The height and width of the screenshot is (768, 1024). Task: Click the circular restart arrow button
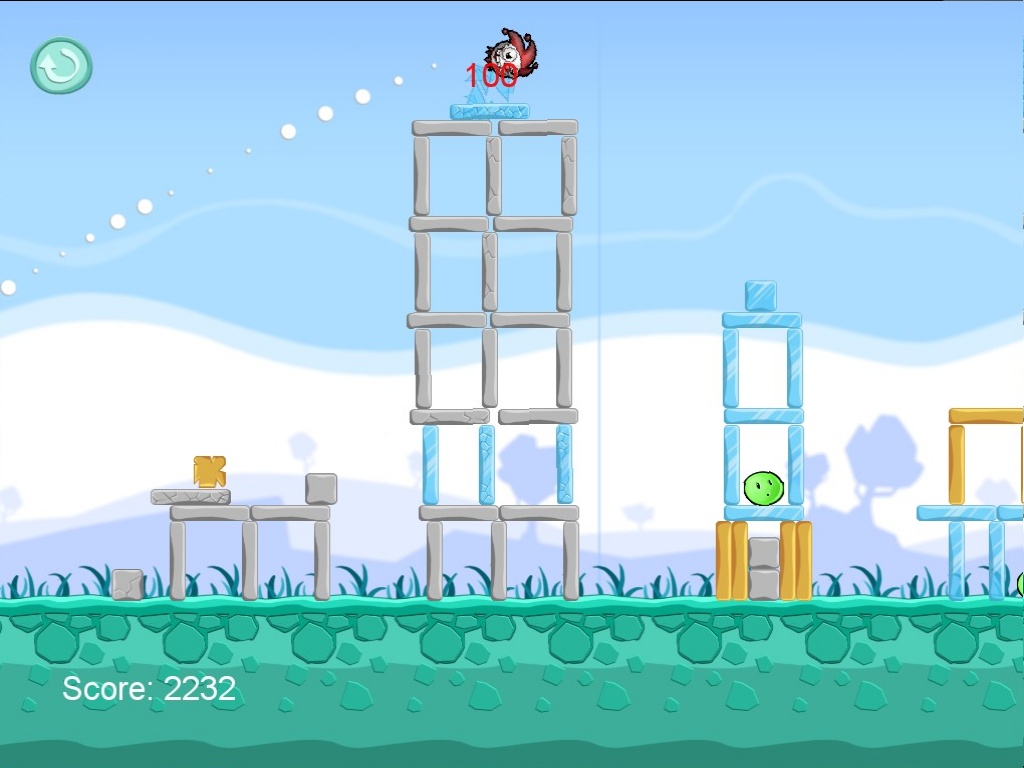pyautogui.click(x=61, y=66)
